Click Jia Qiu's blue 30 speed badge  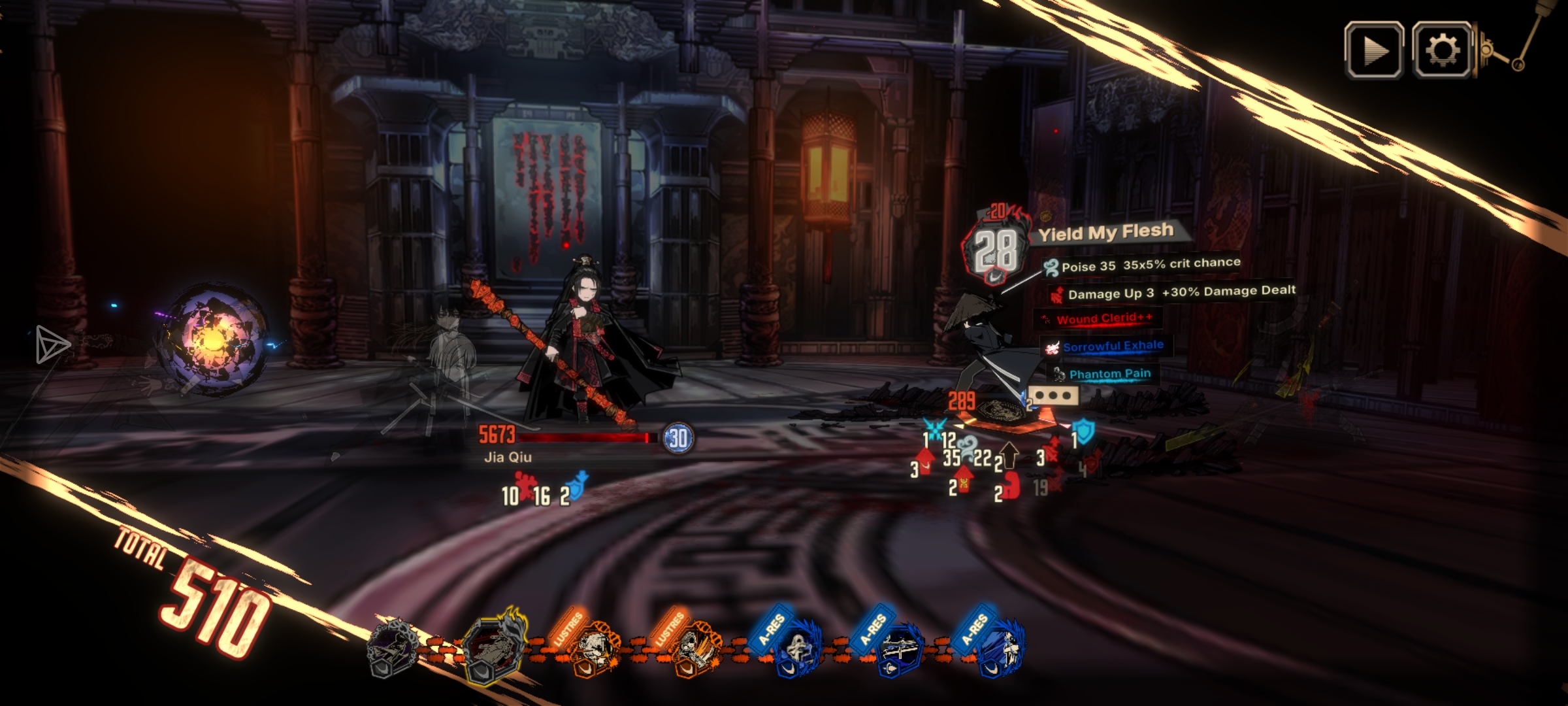(678, 438)
